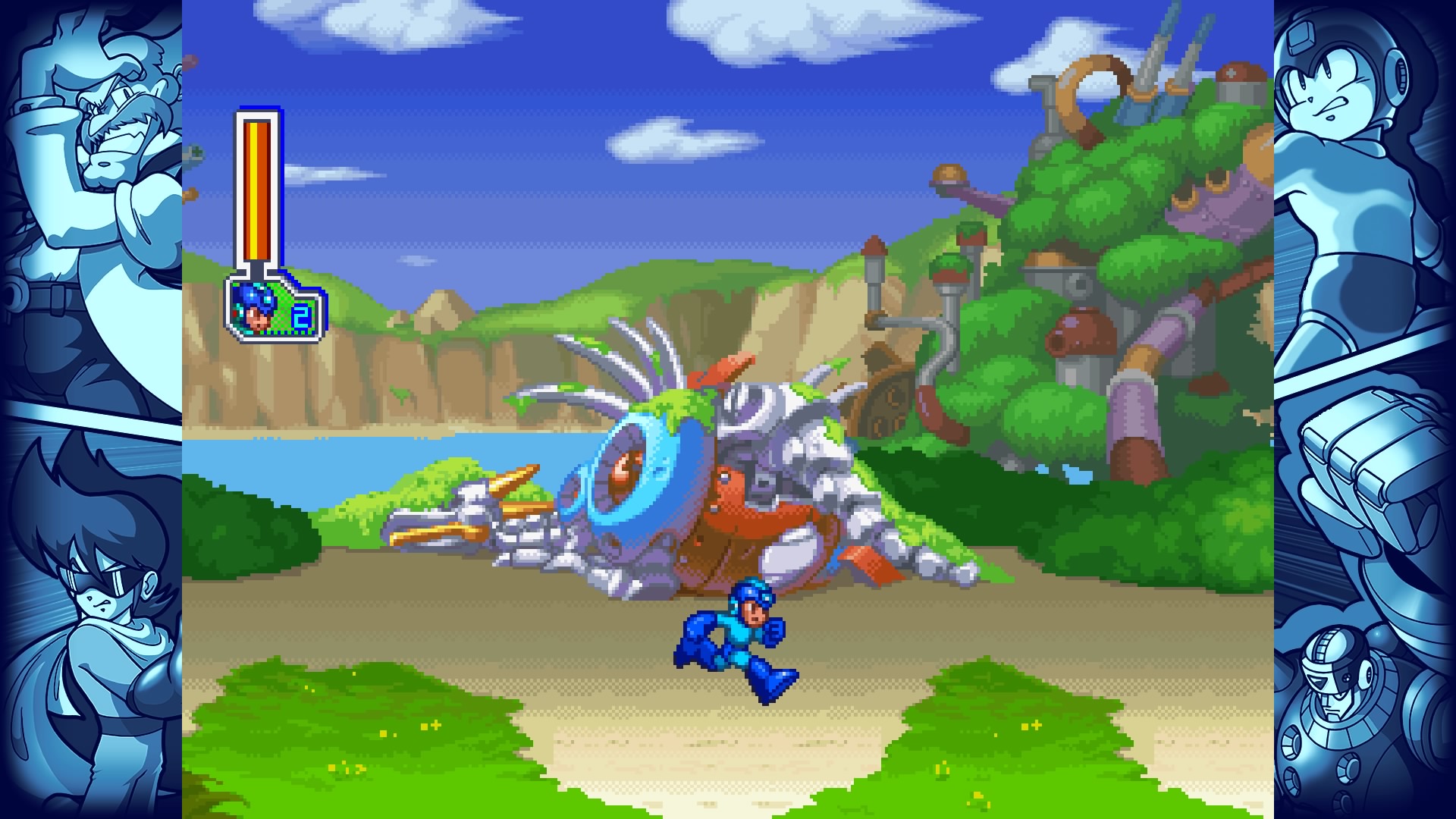The image size is (1456, 819).
Task: Click the orange health bar gauge
Action: click(259, 190)
